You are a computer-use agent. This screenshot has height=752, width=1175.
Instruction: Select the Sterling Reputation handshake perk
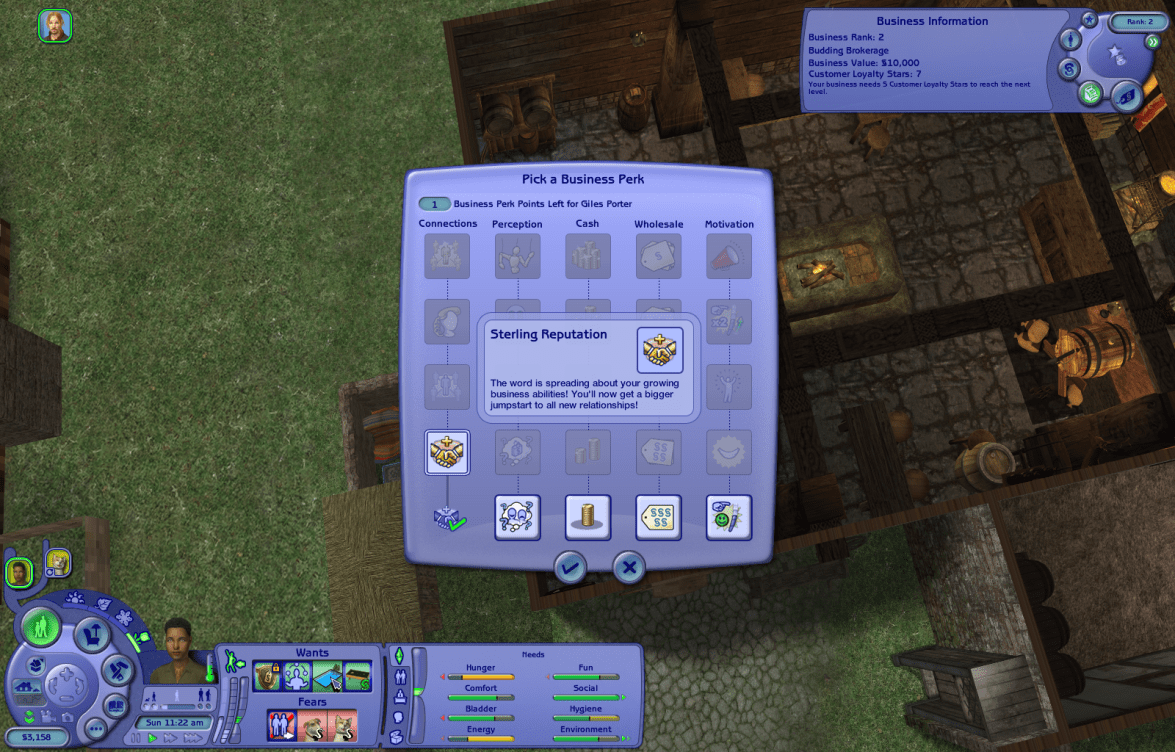(447, 452)
